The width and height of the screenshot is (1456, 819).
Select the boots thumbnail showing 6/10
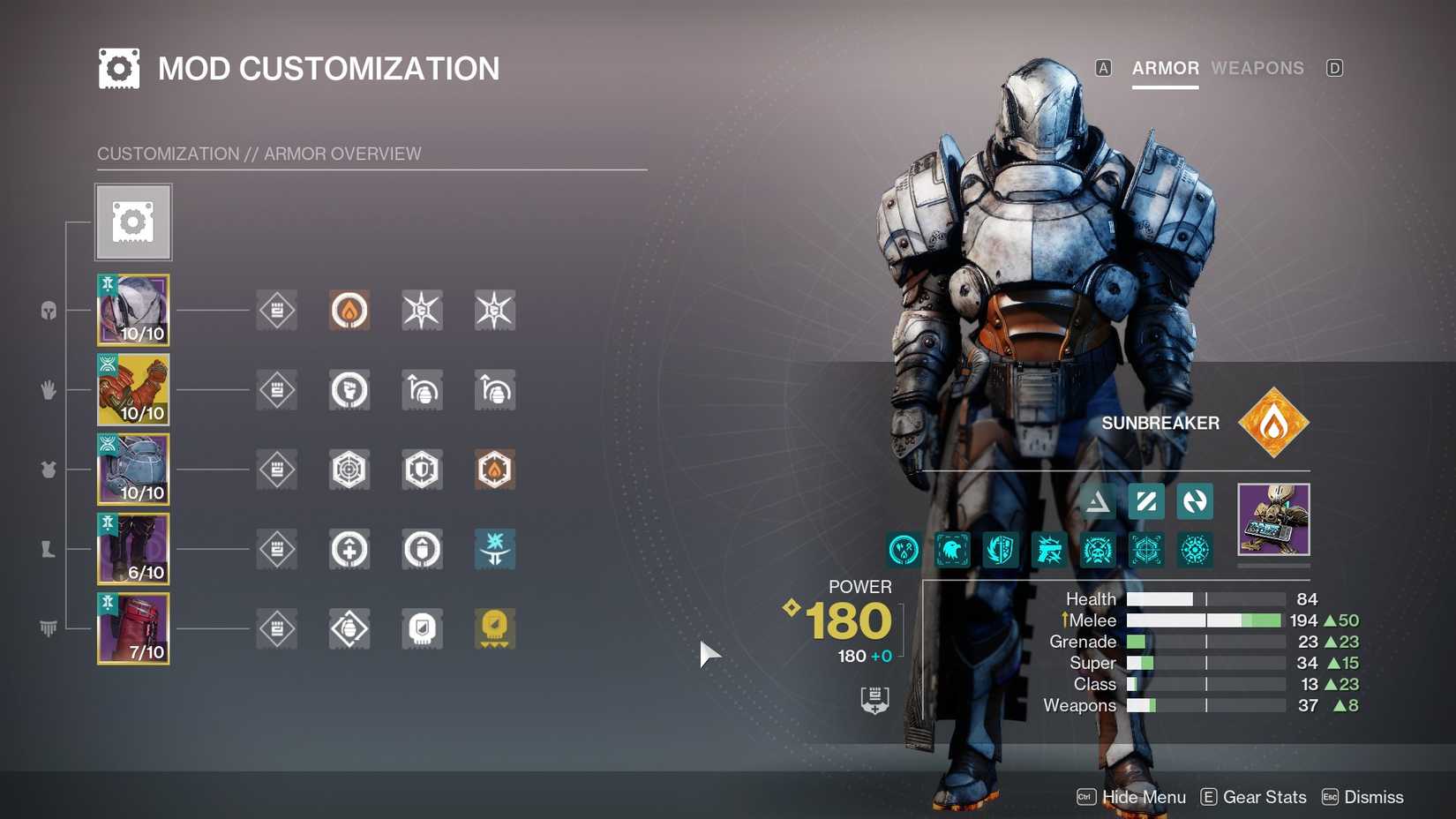click(132, 548)
